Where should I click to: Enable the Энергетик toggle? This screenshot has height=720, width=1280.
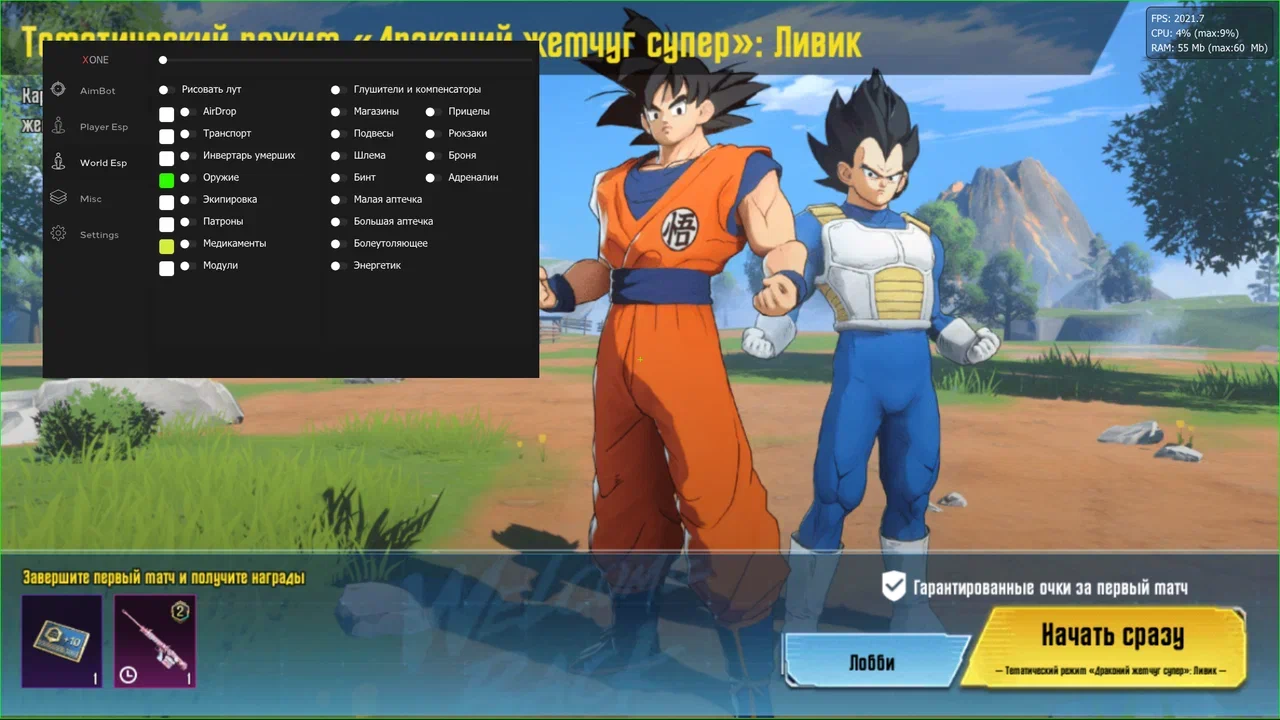click(338, 266)
